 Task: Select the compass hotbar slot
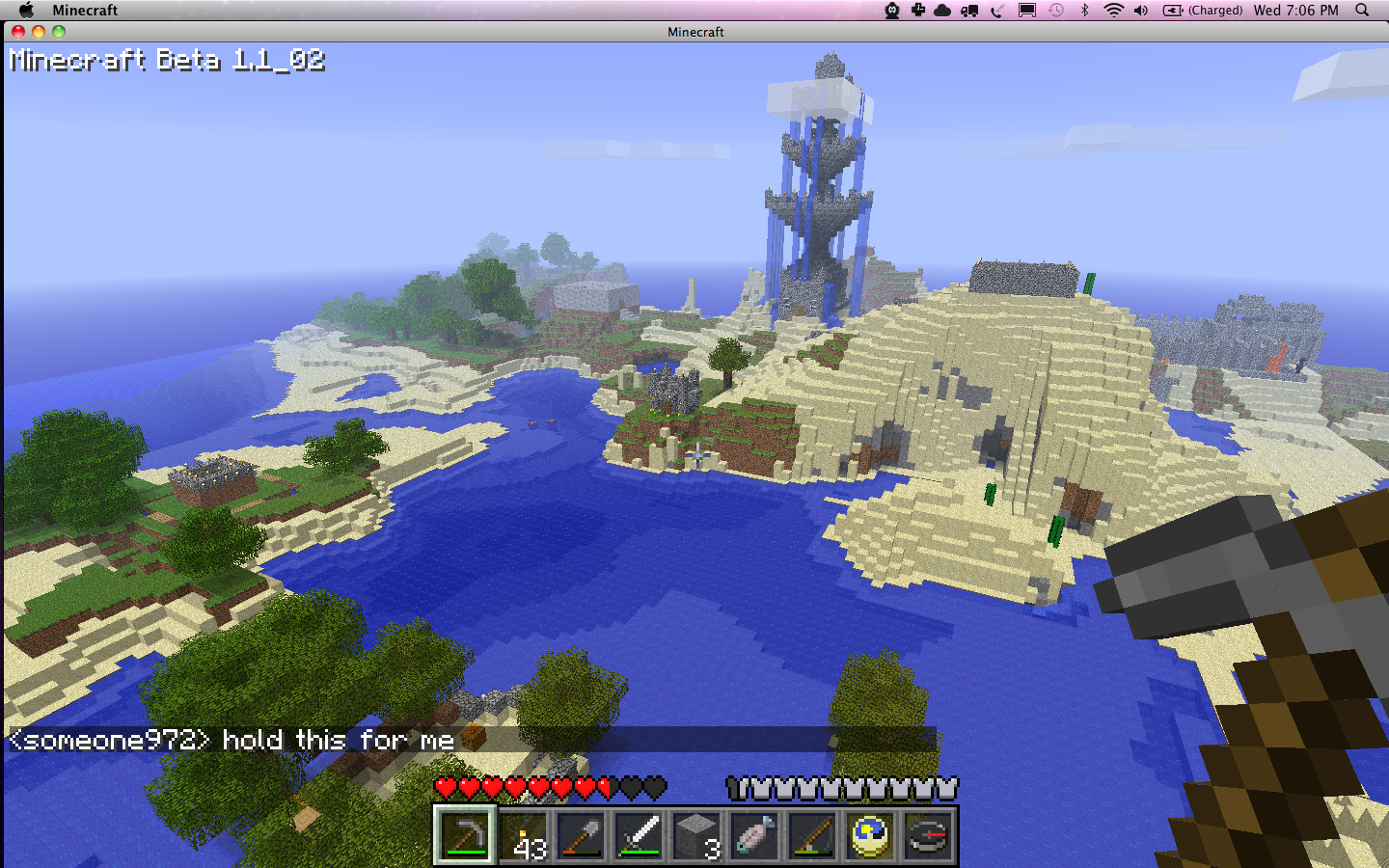point(929,835)
